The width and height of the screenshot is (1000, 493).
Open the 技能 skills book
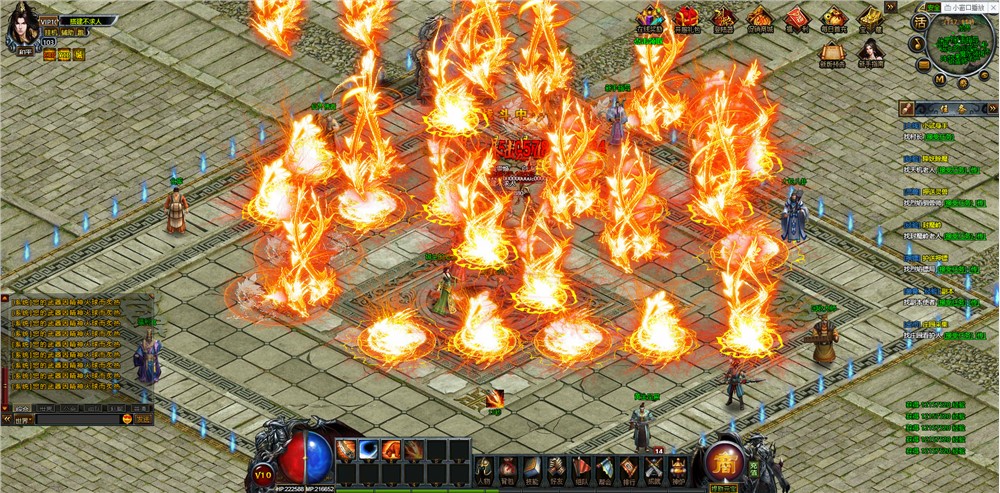point(533,468)
